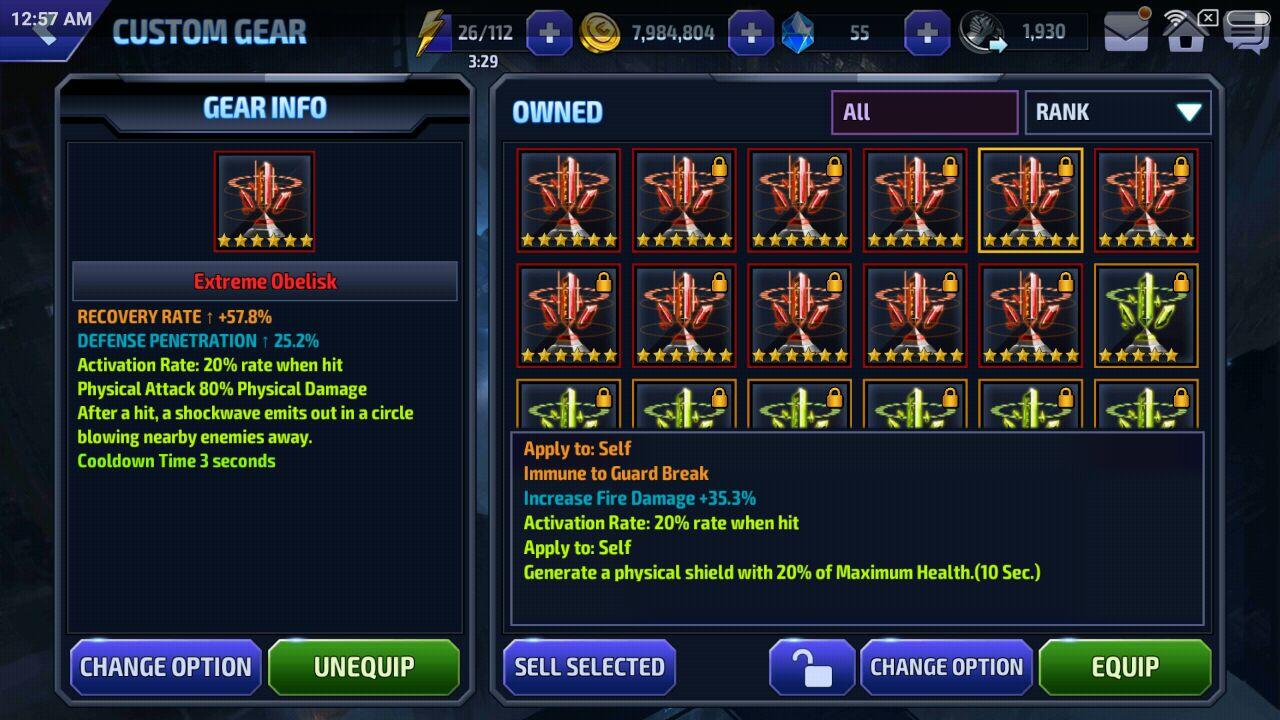Open the Shield Lab points counter
This screenshot has height=720, width=1280.
coord(1022,33)
